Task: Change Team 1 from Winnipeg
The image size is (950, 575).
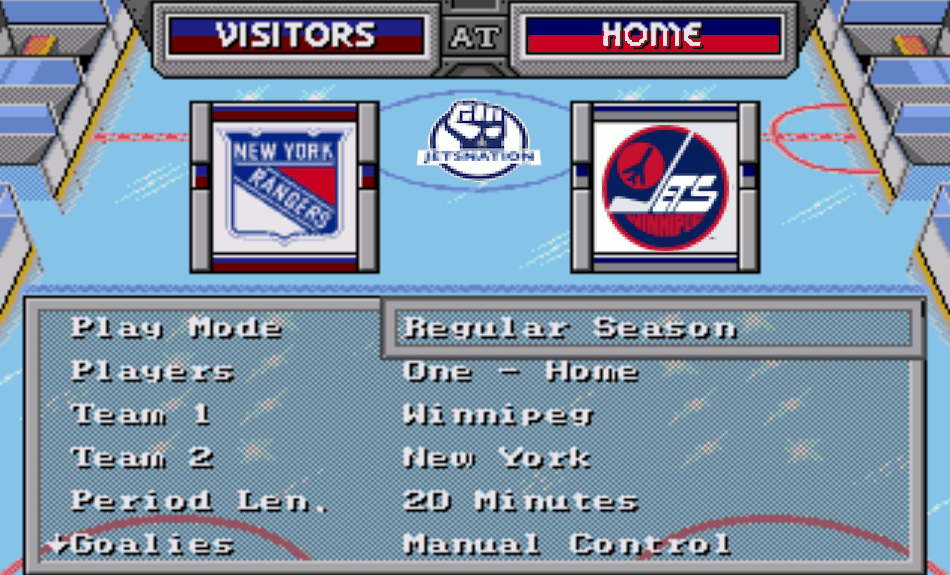Action: coord(498,414)
